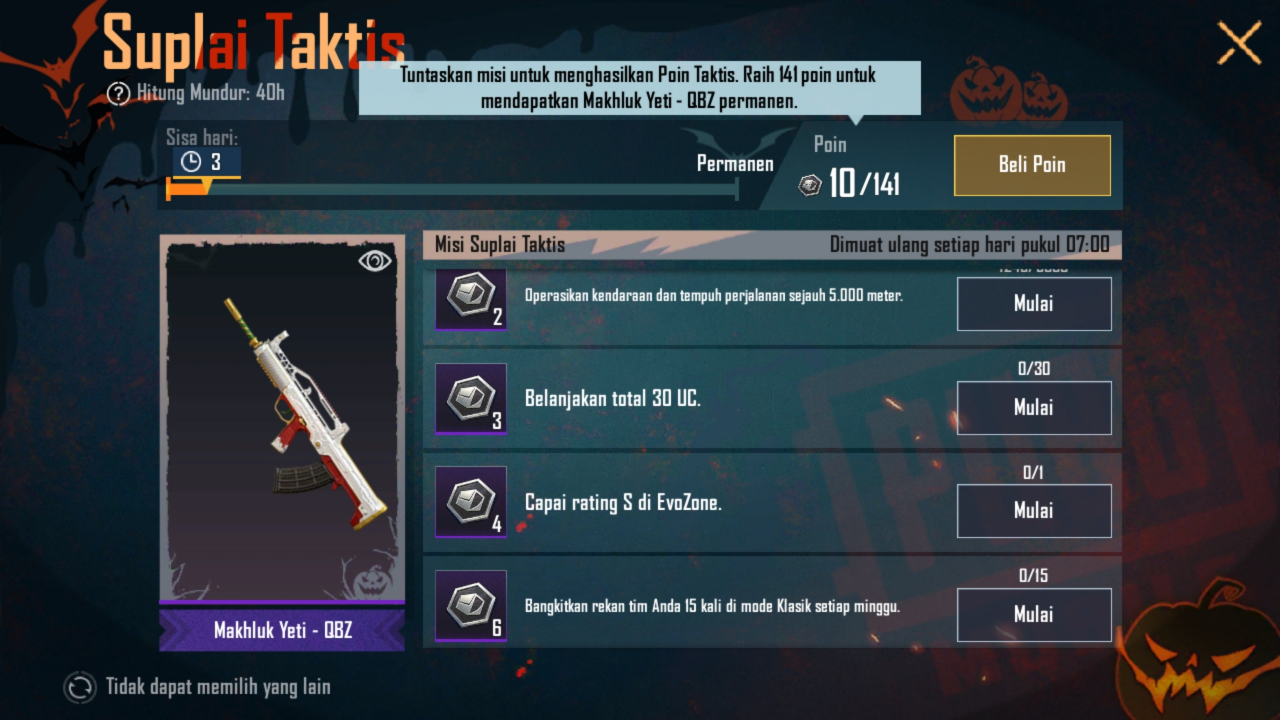This screenshot has height=720, width=1280.
Task: Select the Makhluk Yeti - QBZ banner
Action: (x=281, y=630)
